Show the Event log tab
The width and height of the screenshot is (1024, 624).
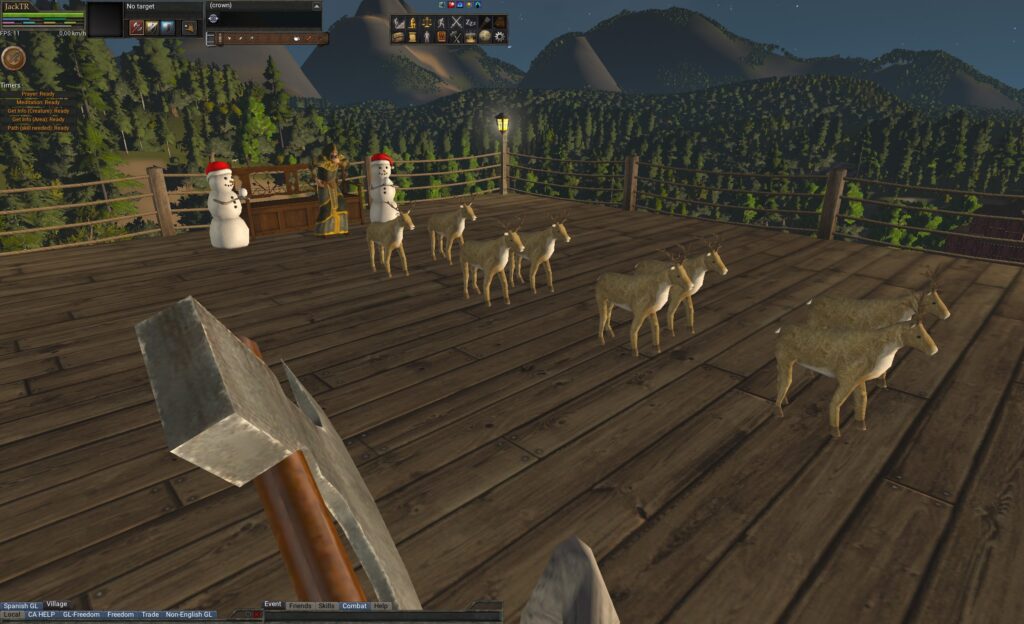coord(273,605)
